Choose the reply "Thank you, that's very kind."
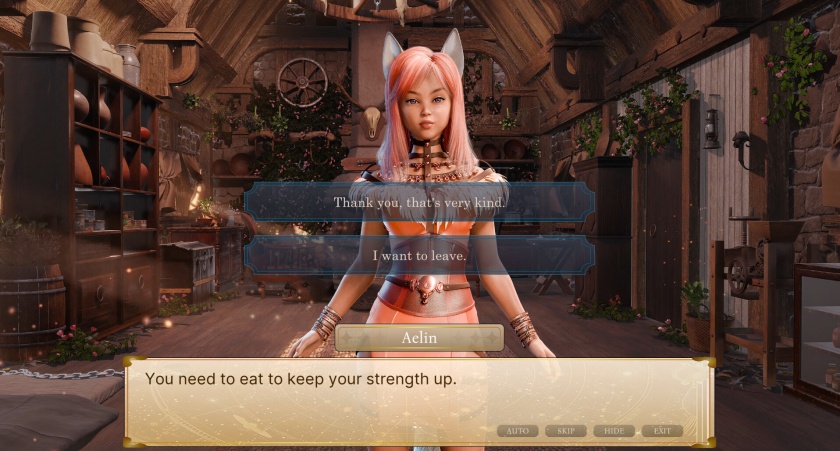 (x=419, y=202)
